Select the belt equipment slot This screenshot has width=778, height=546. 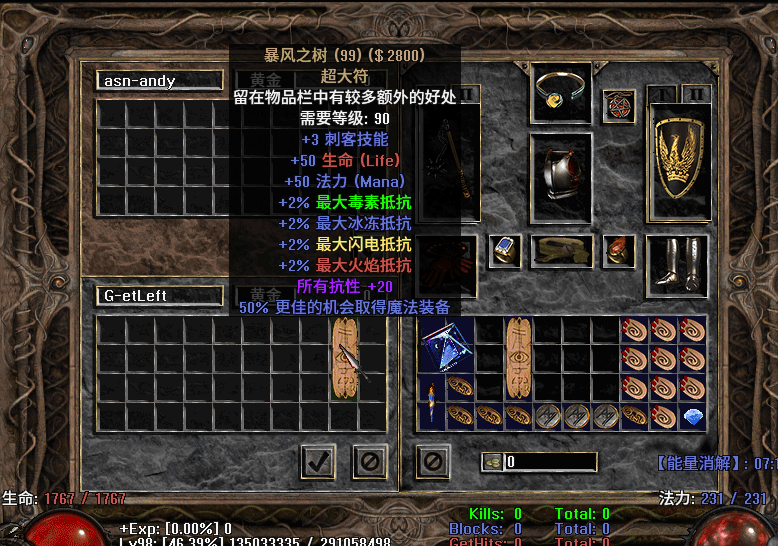(561, 251)
